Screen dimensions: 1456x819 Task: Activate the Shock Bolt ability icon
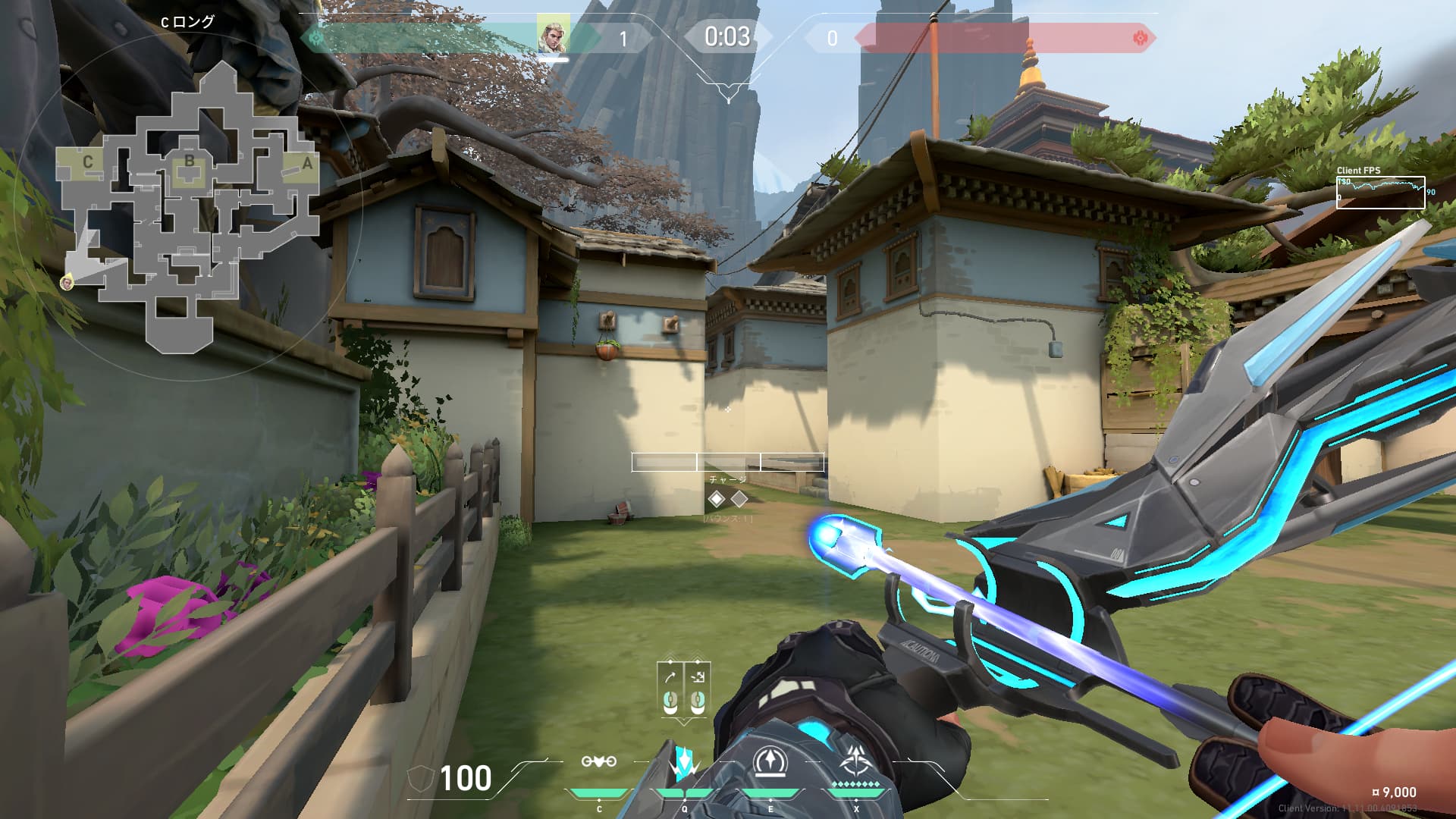[x=684, y=763]
